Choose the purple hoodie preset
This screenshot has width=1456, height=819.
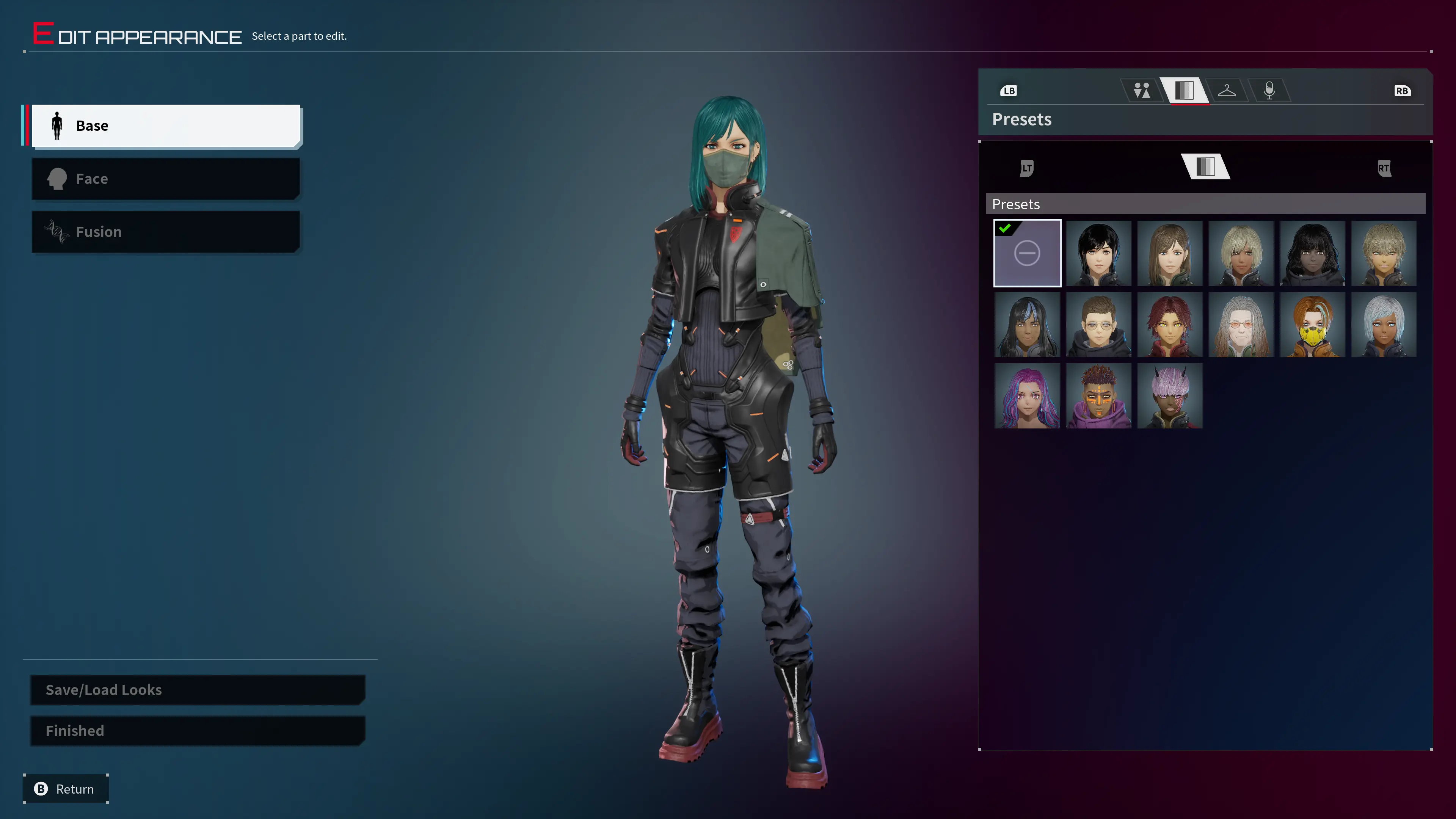(x=1098, y=395)
